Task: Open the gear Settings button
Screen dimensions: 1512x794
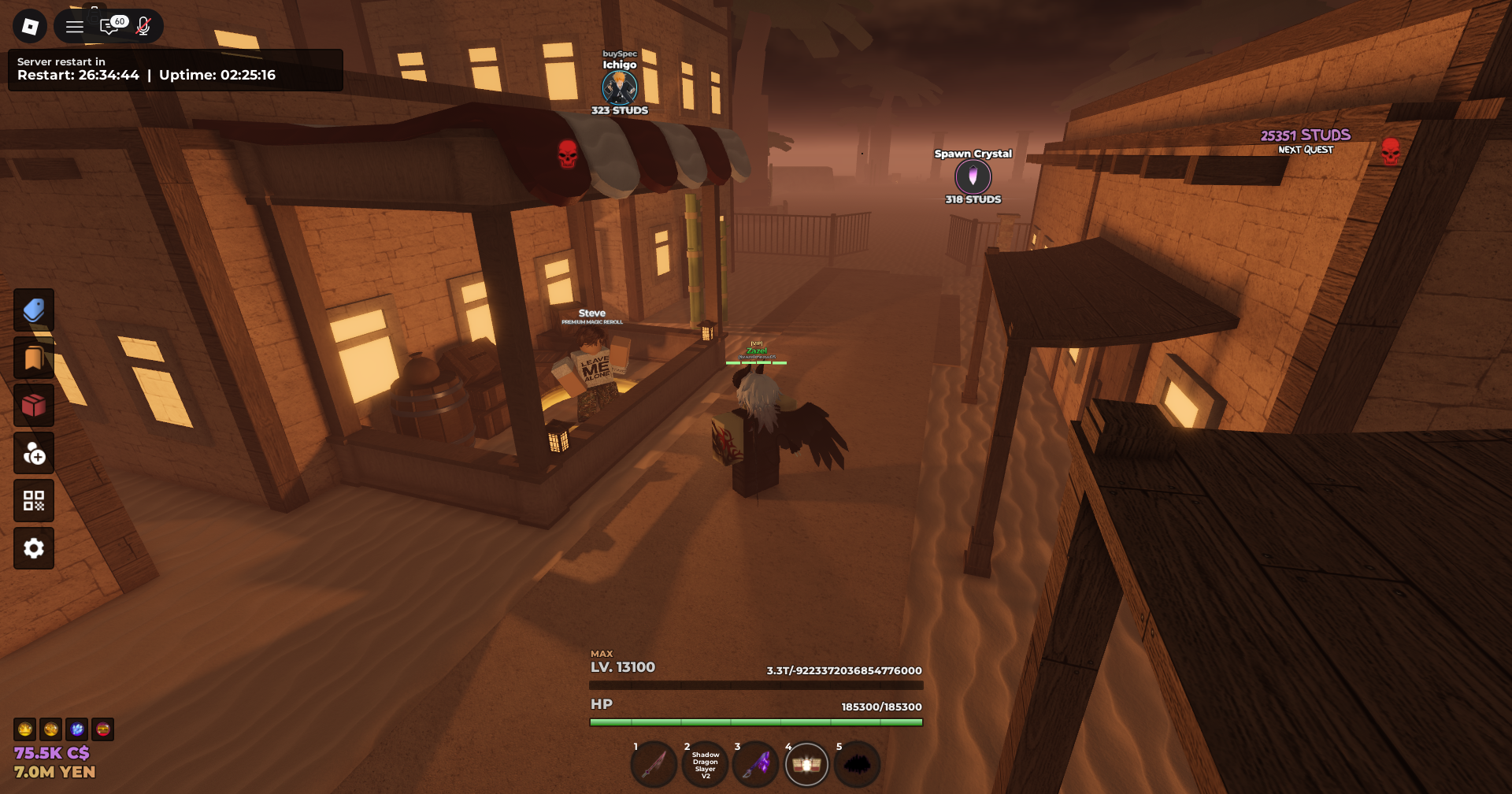Action: pyautogui.click(x=34, y=548)
